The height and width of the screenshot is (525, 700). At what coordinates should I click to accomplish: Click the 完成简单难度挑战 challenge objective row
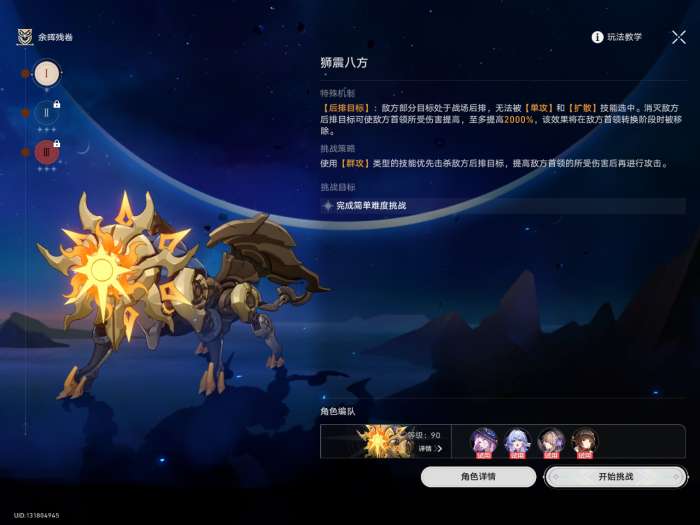click(502, 206)
